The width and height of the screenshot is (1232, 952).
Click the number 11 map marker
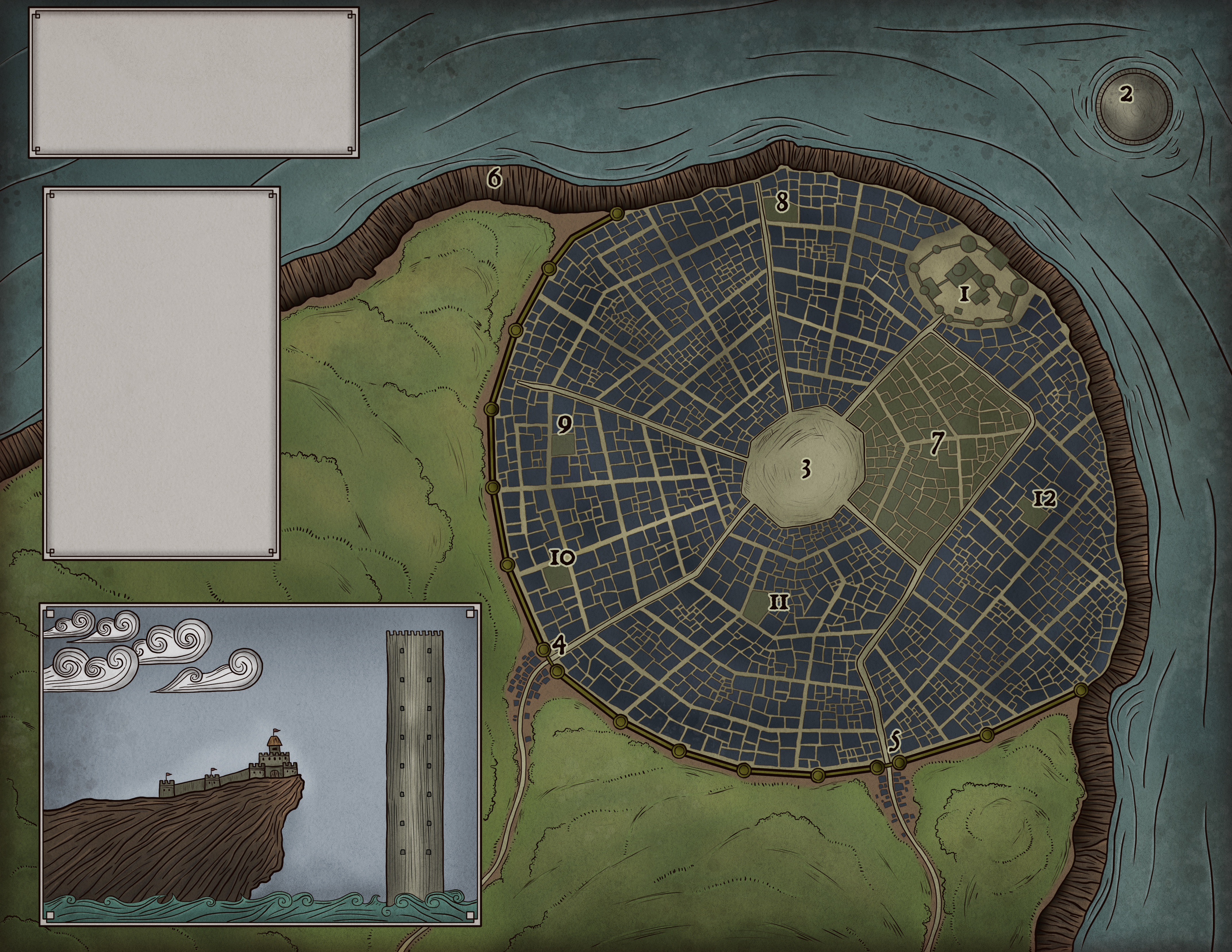point(778,603)
